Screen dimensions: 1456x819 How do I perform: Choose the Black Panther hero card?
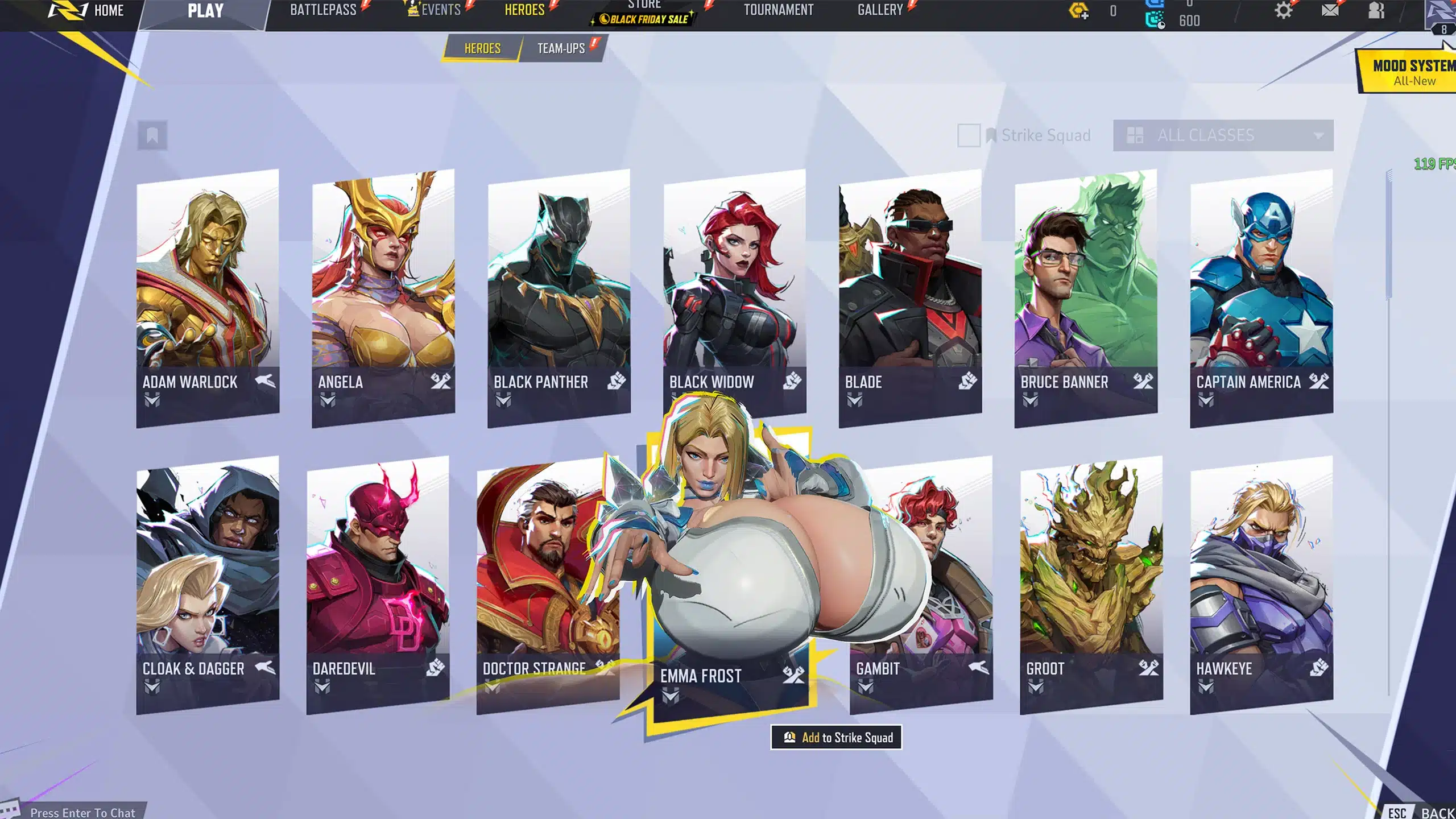559,296
